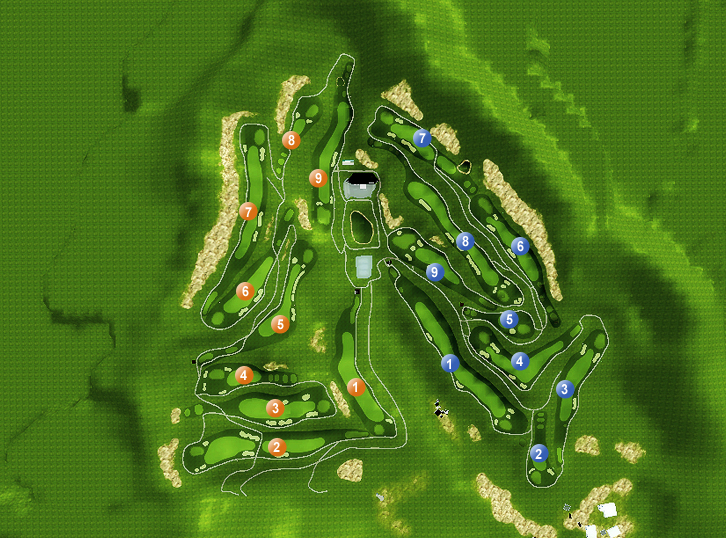Select the orange number 8 marker
726x538 pixels.
pyautogui.click(x=291, y=140)
